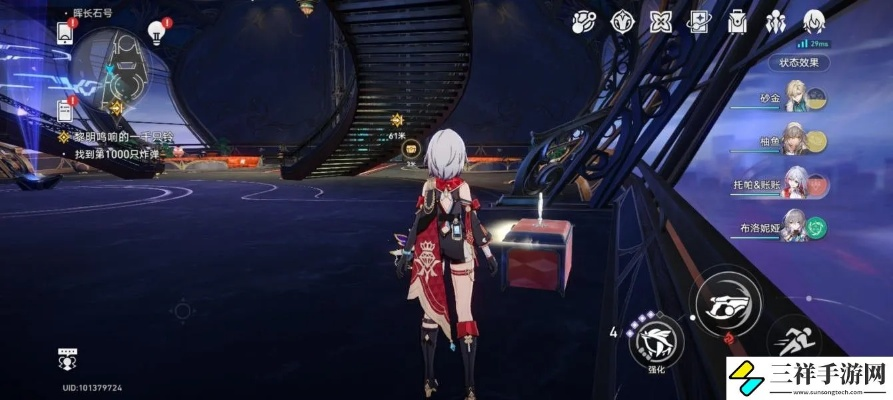The image size is (893, 400).
Task: Open the team lineup icon
Action: (x=776, y=21)
